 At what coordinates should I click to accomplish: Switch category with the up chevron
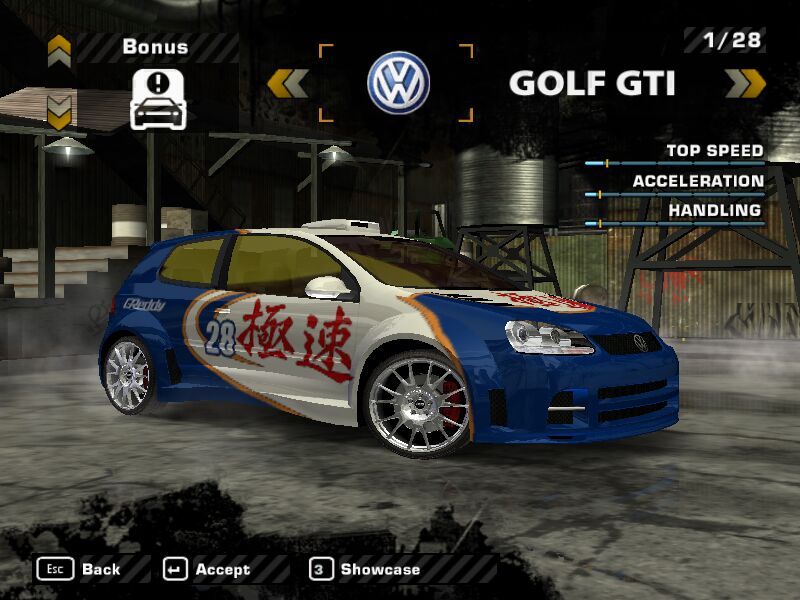[x=59, y=47]
